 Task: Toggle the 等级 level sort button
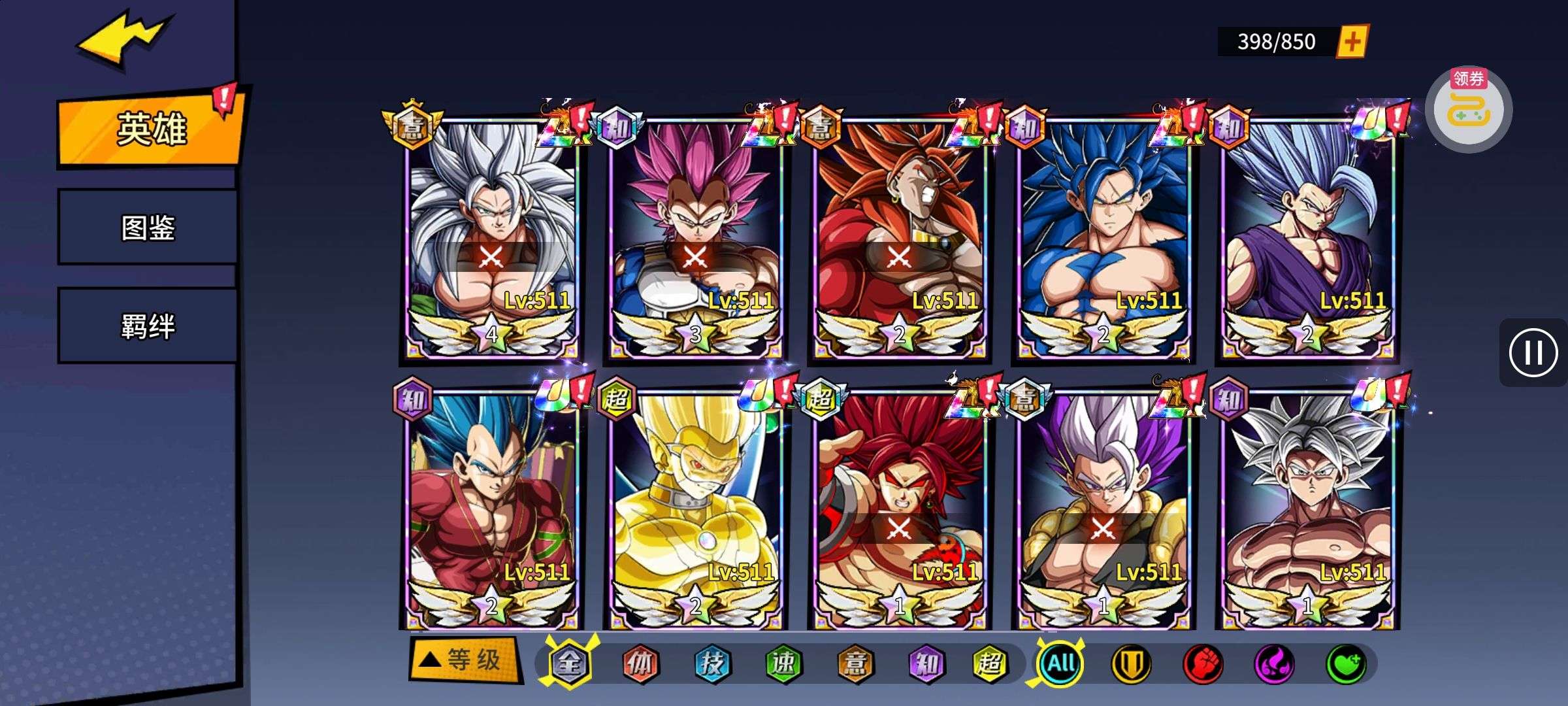click(466, 660)
